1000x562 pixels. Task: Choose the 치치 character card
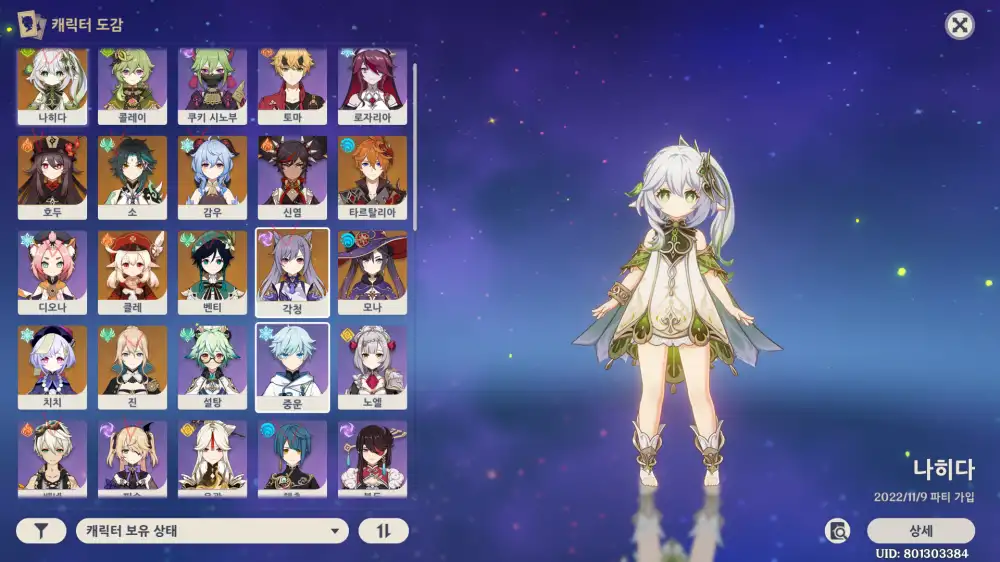(53, 367)
